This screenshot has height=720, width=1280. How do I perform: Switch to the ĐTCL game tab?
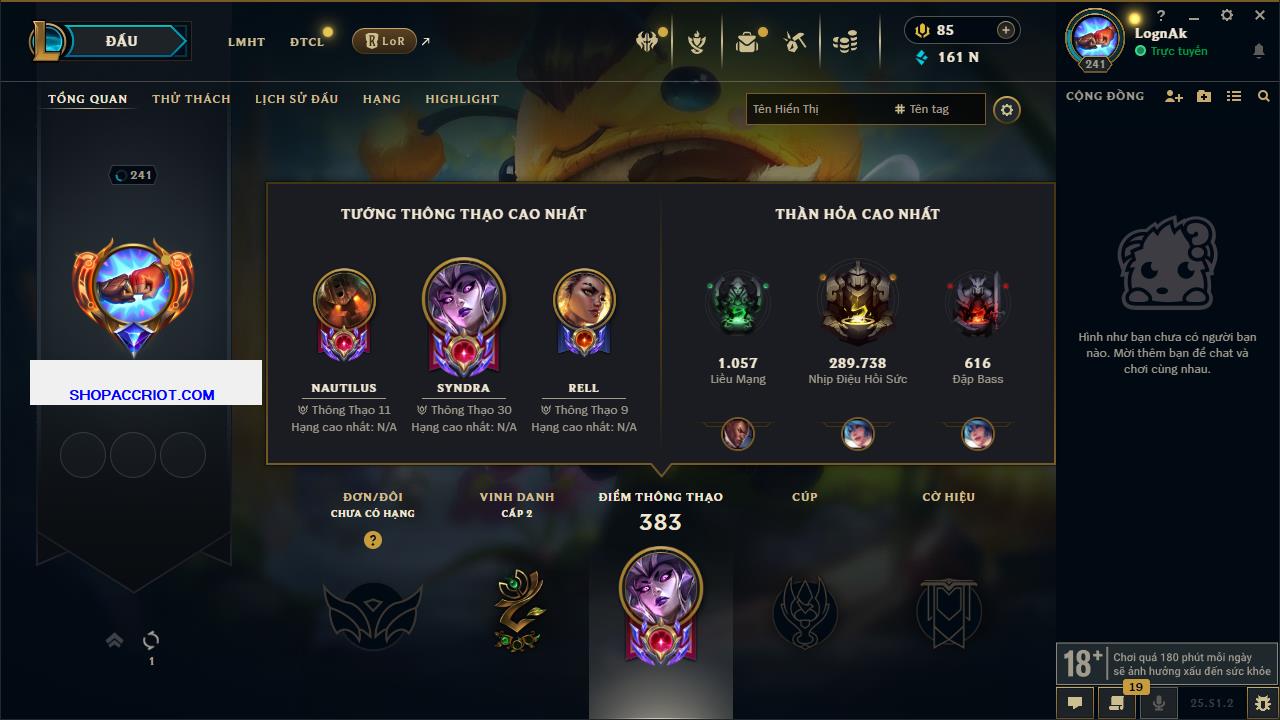point(307,42)
